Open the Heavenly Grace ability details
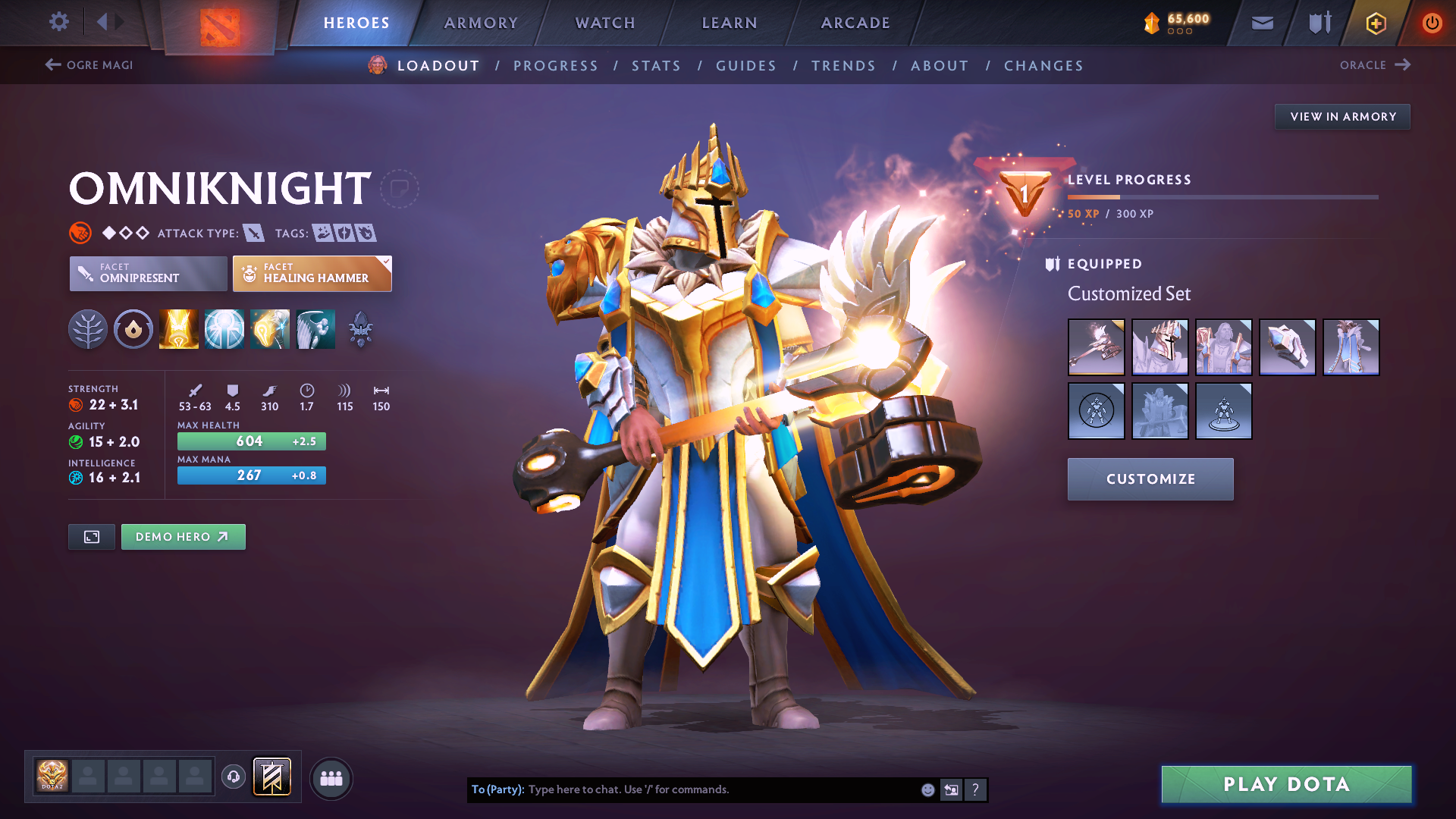1456x819 pixels. (224, 328)
